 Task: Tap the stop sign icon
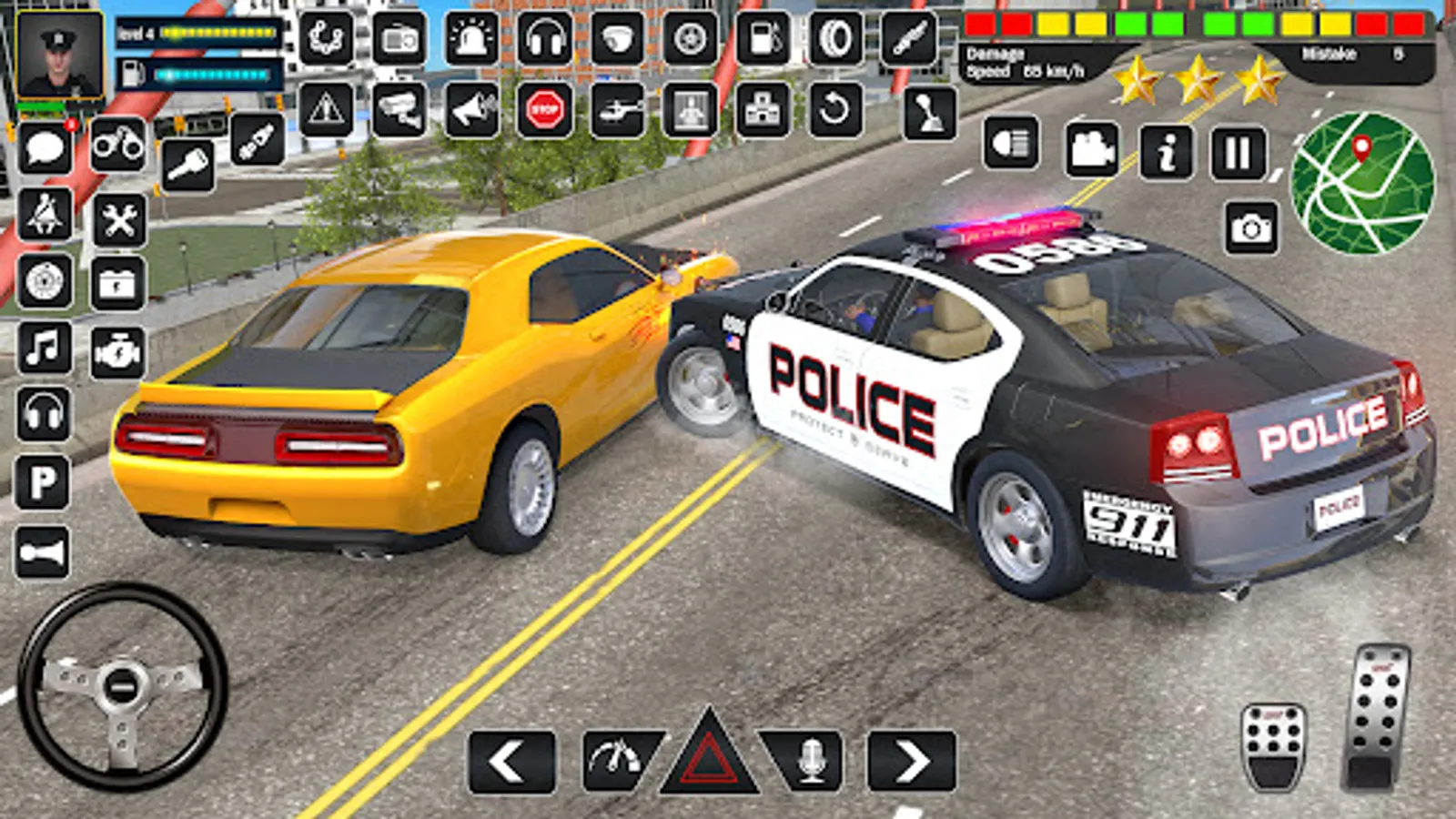(x=543, y=109)
